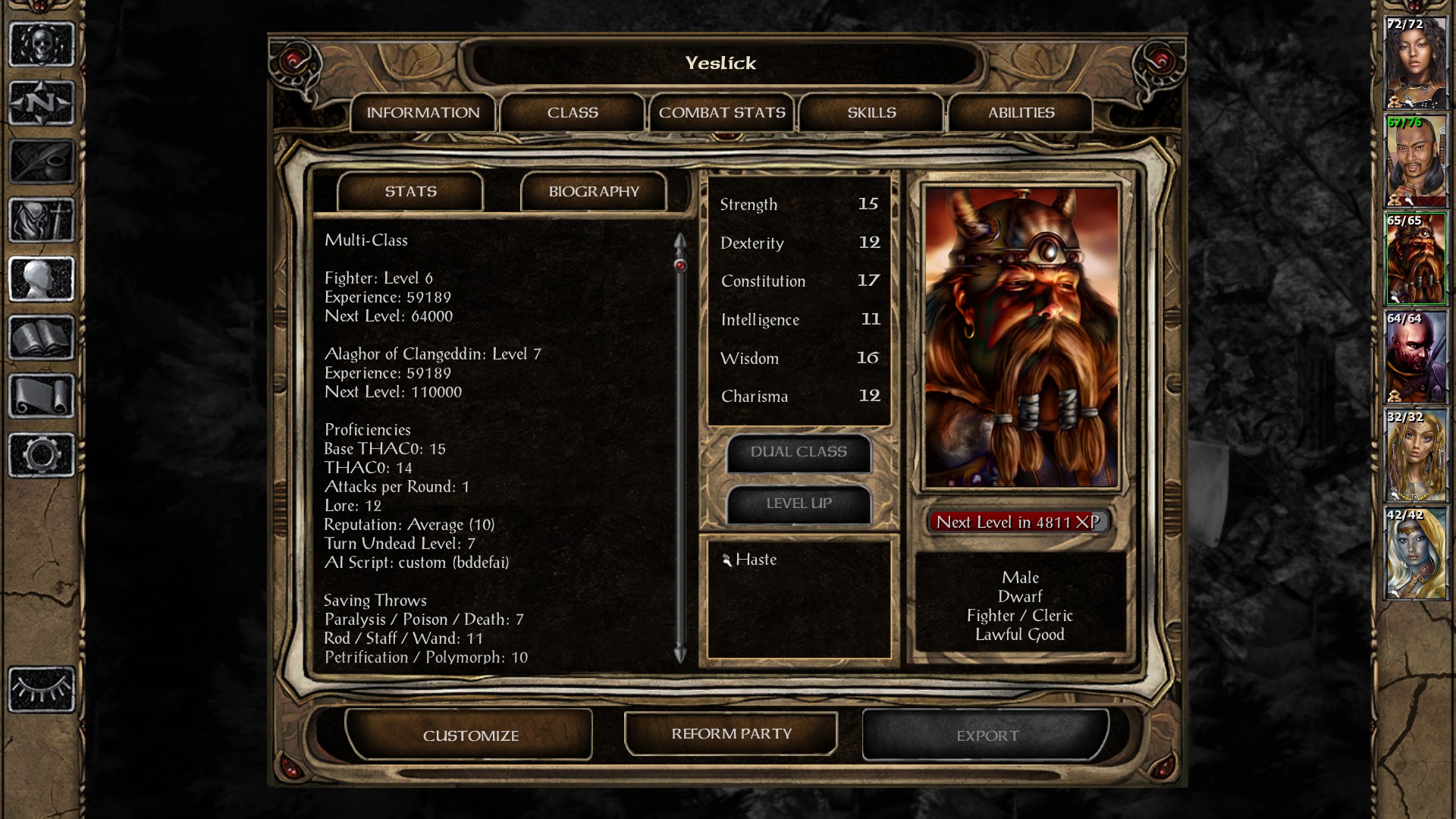The width and height of the screenshot is (1456, 819).
Task: Switch to the ABILITIES tab
Action: (x=1020, y=112)
